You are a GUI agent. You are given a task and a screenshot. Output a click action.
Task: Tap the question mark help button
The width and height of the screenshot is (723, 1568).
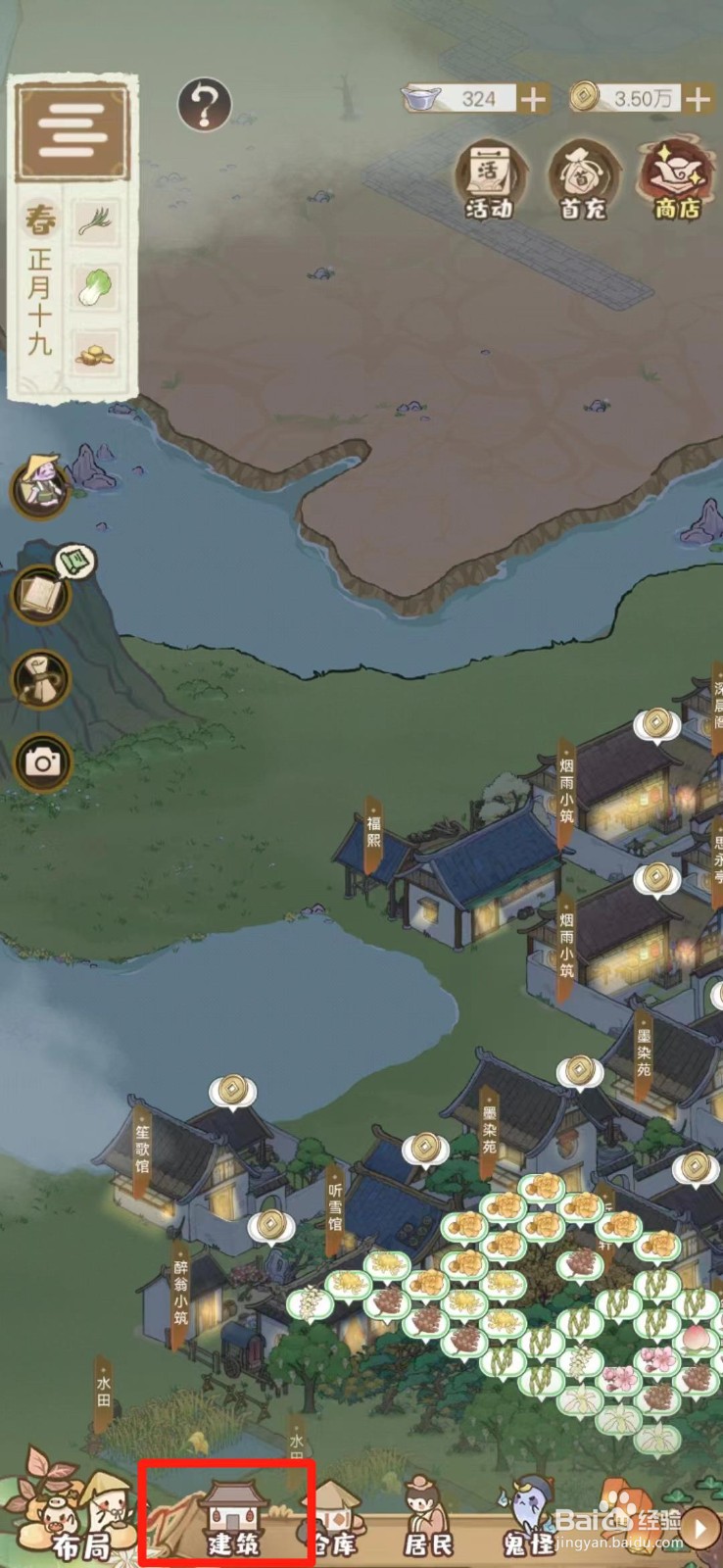pos(204,104)
